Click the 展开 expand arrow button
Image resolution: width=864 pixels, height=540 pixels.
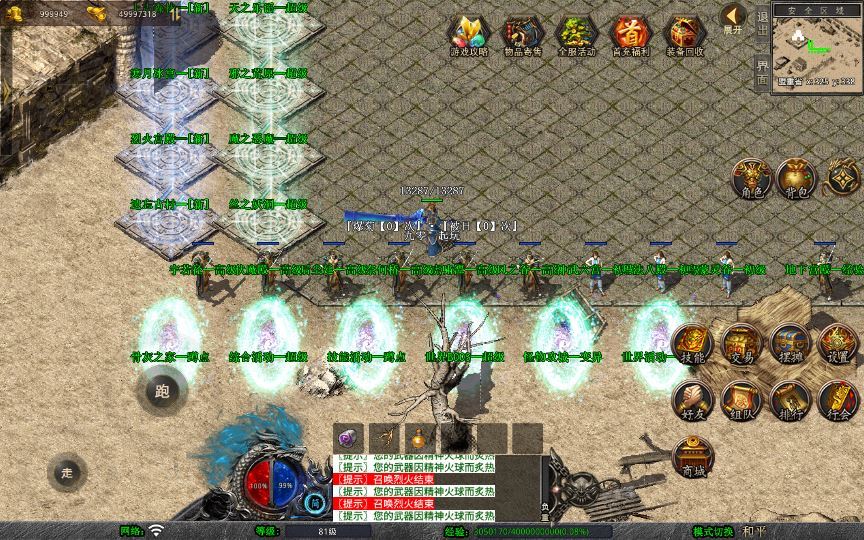pos(734,19)
